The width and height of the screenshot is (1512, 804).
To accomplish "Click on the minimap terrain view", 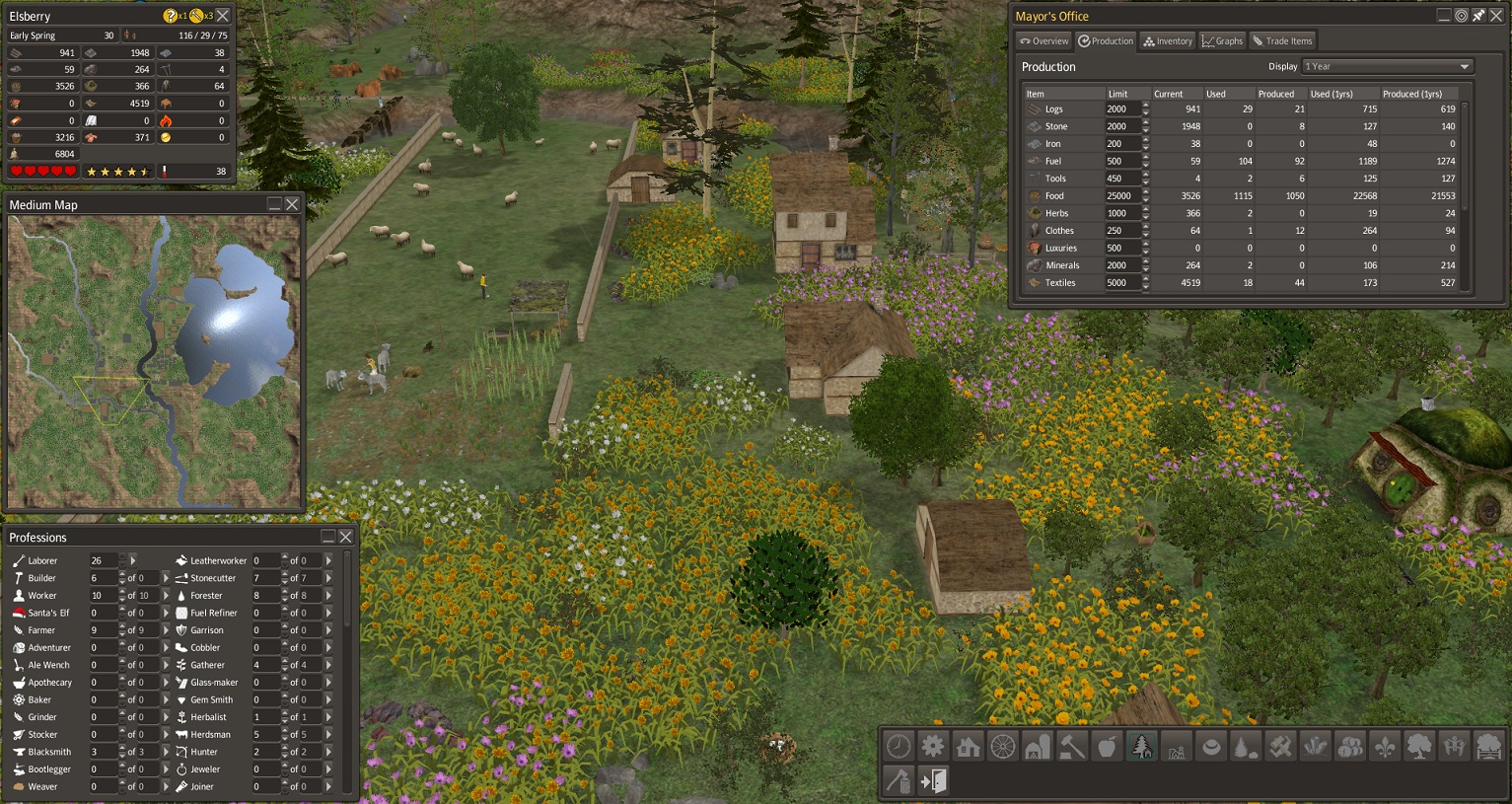I will (154, 361).
